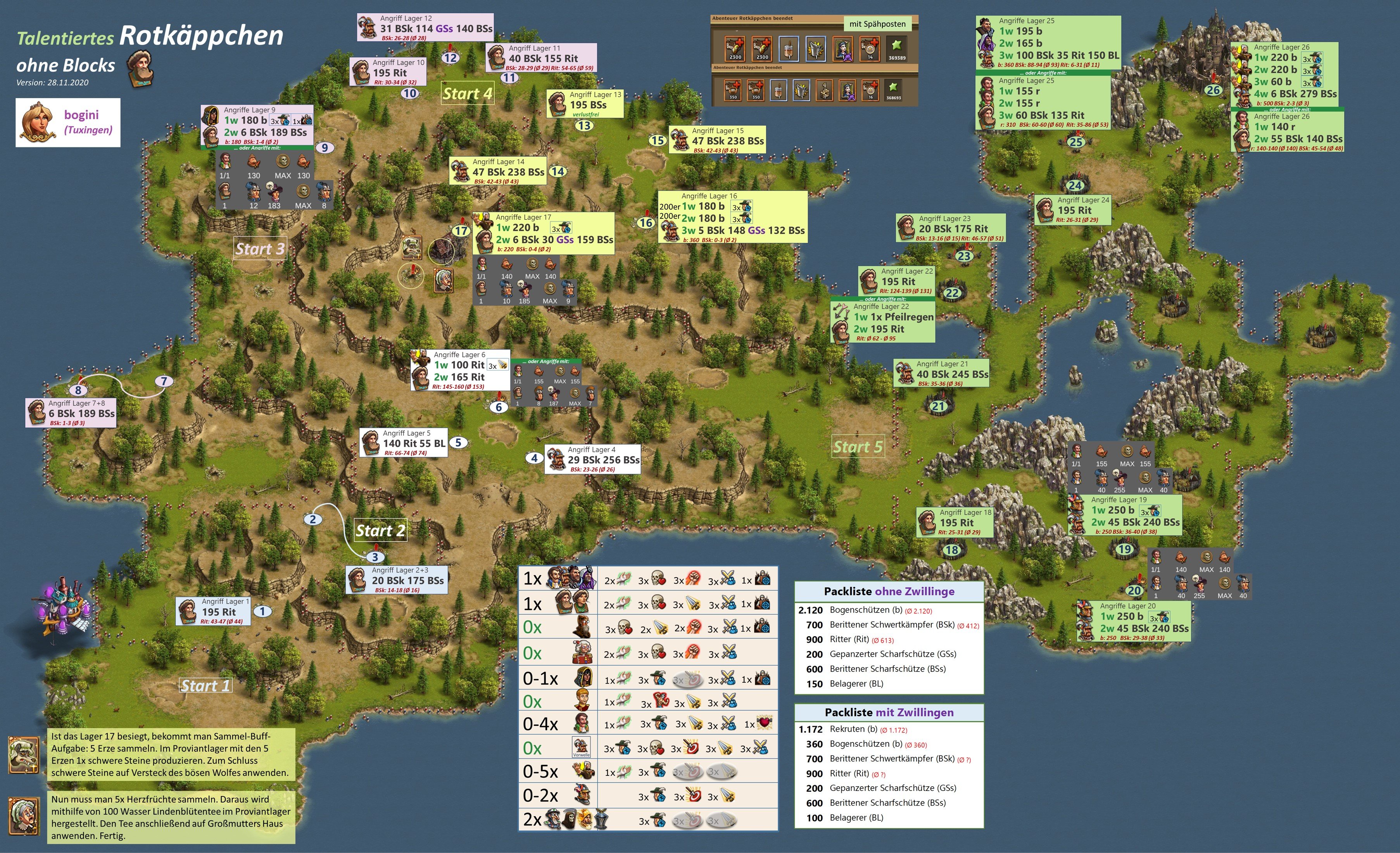Choose map marker 16
Screen dimensions: 1400x853
(x=646, y=223)
